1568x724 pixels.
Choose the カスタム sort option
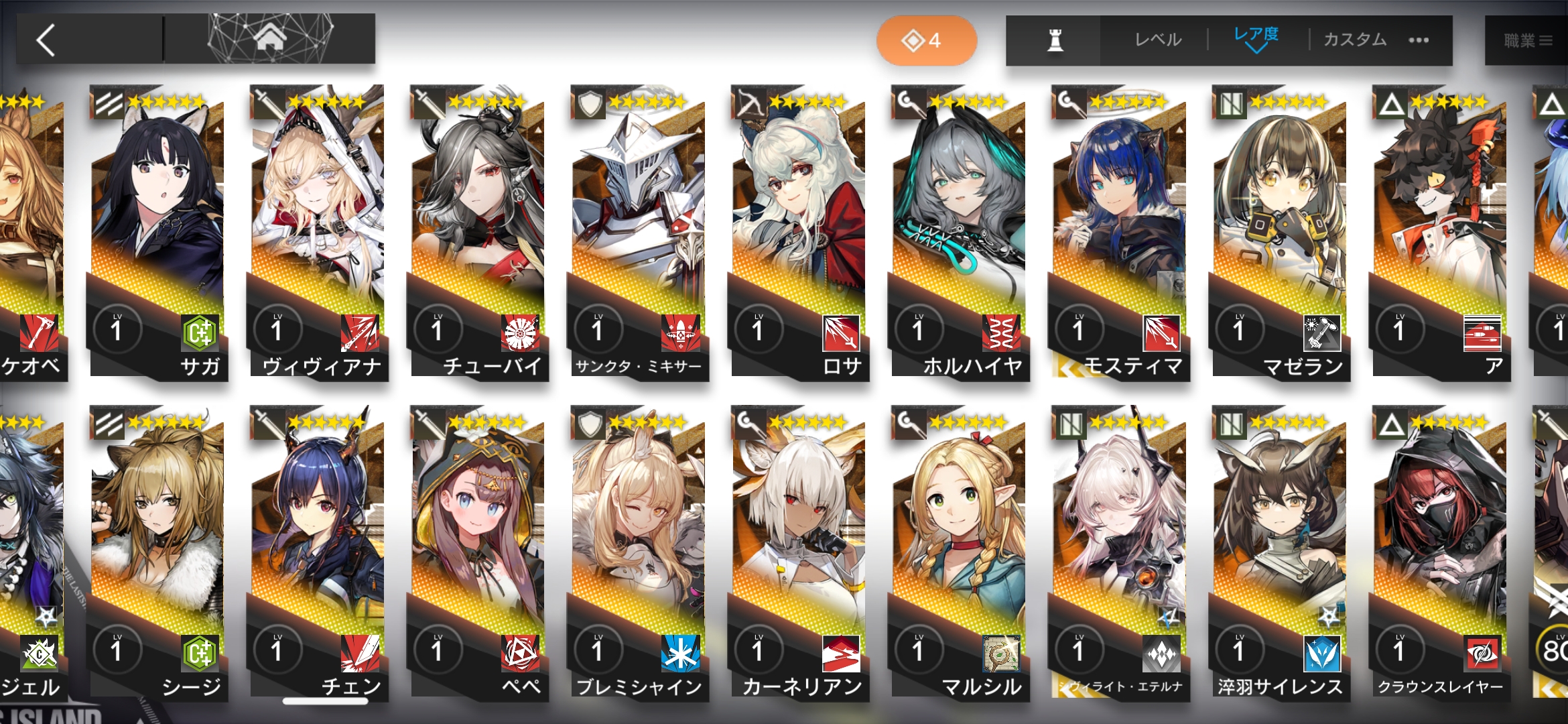pyautogui.click(x=1354, y=40)
